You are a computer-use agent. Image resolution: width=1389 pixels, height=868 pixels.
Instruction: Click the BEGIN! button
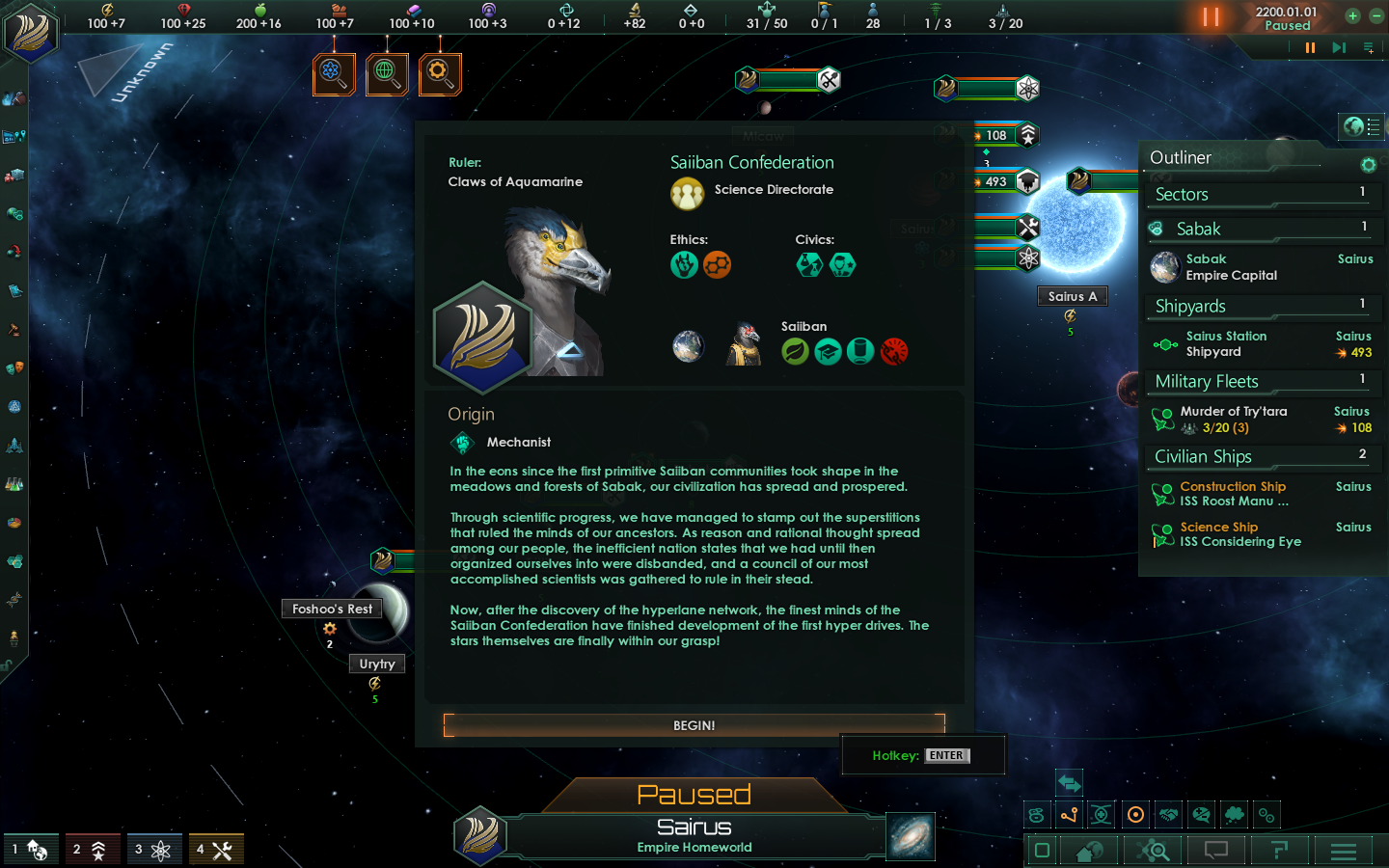[694, 725]
